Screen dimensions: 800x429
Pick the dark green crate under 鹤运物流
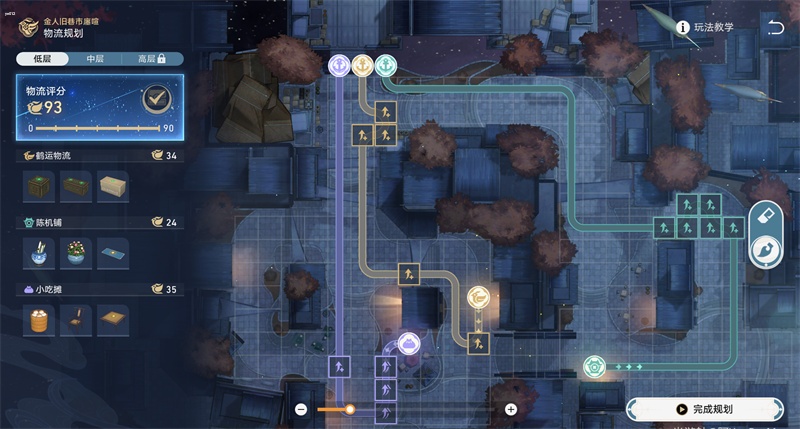point(40,185)
